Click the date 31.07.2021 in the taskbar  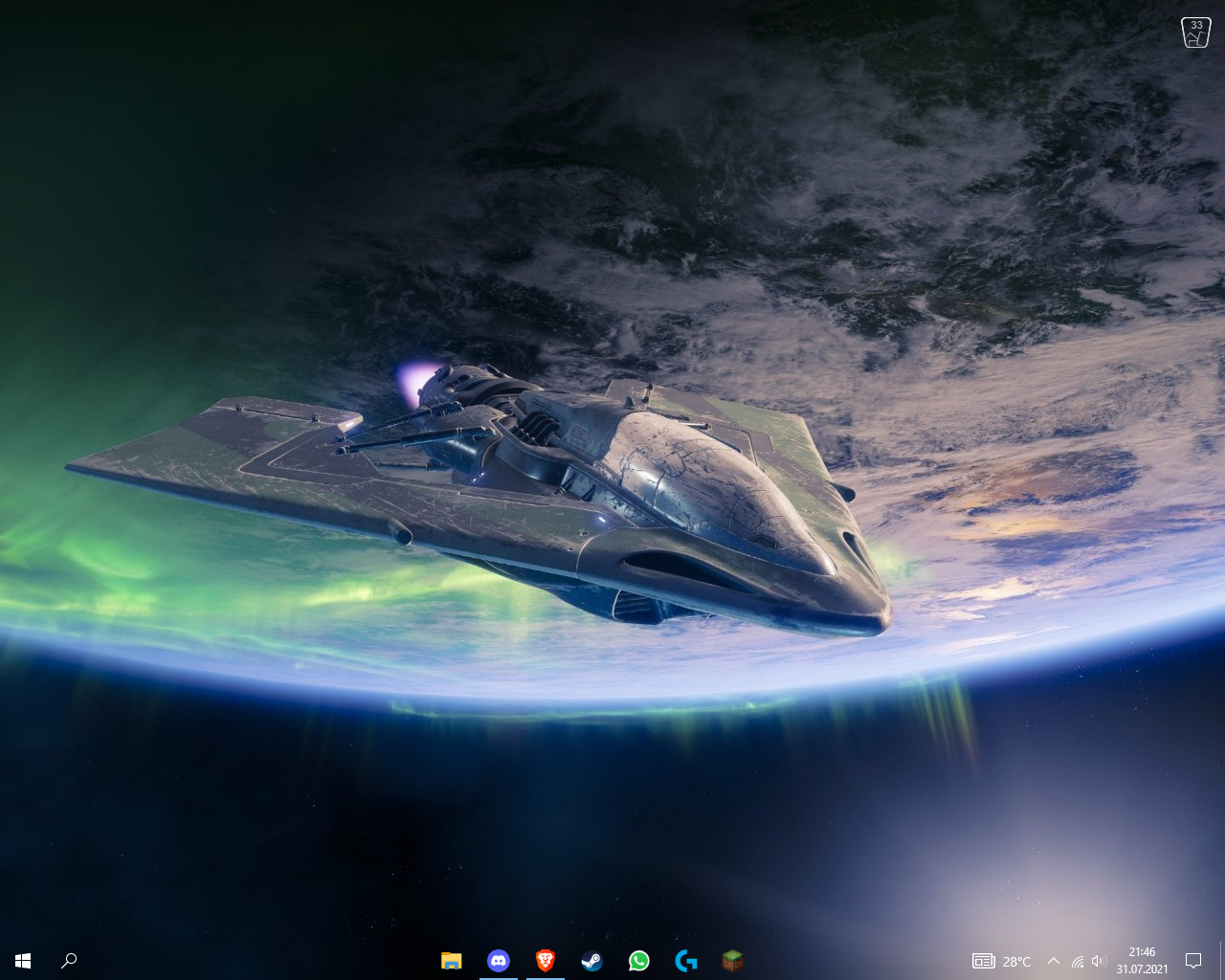[x=1142, y=968]
